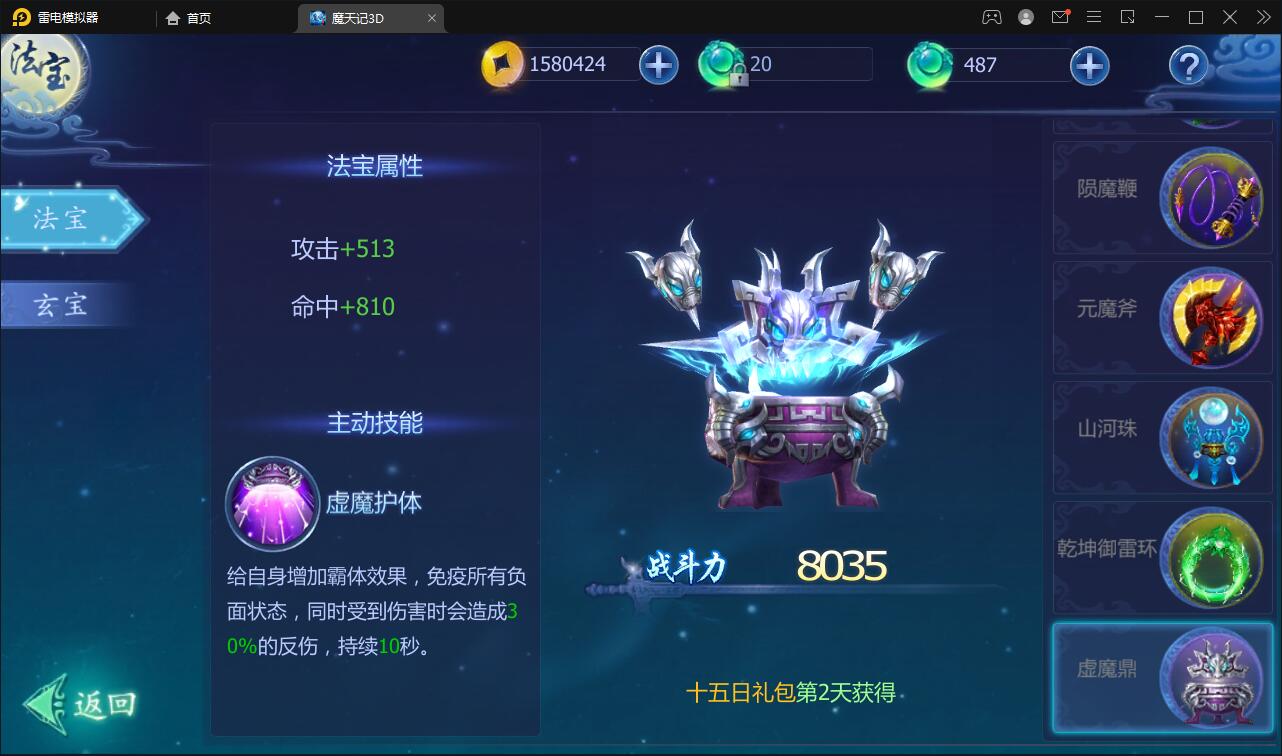The image size is (1282, 756).
Task: Switch to the 玄宝 tab
Action: (63, 305)
